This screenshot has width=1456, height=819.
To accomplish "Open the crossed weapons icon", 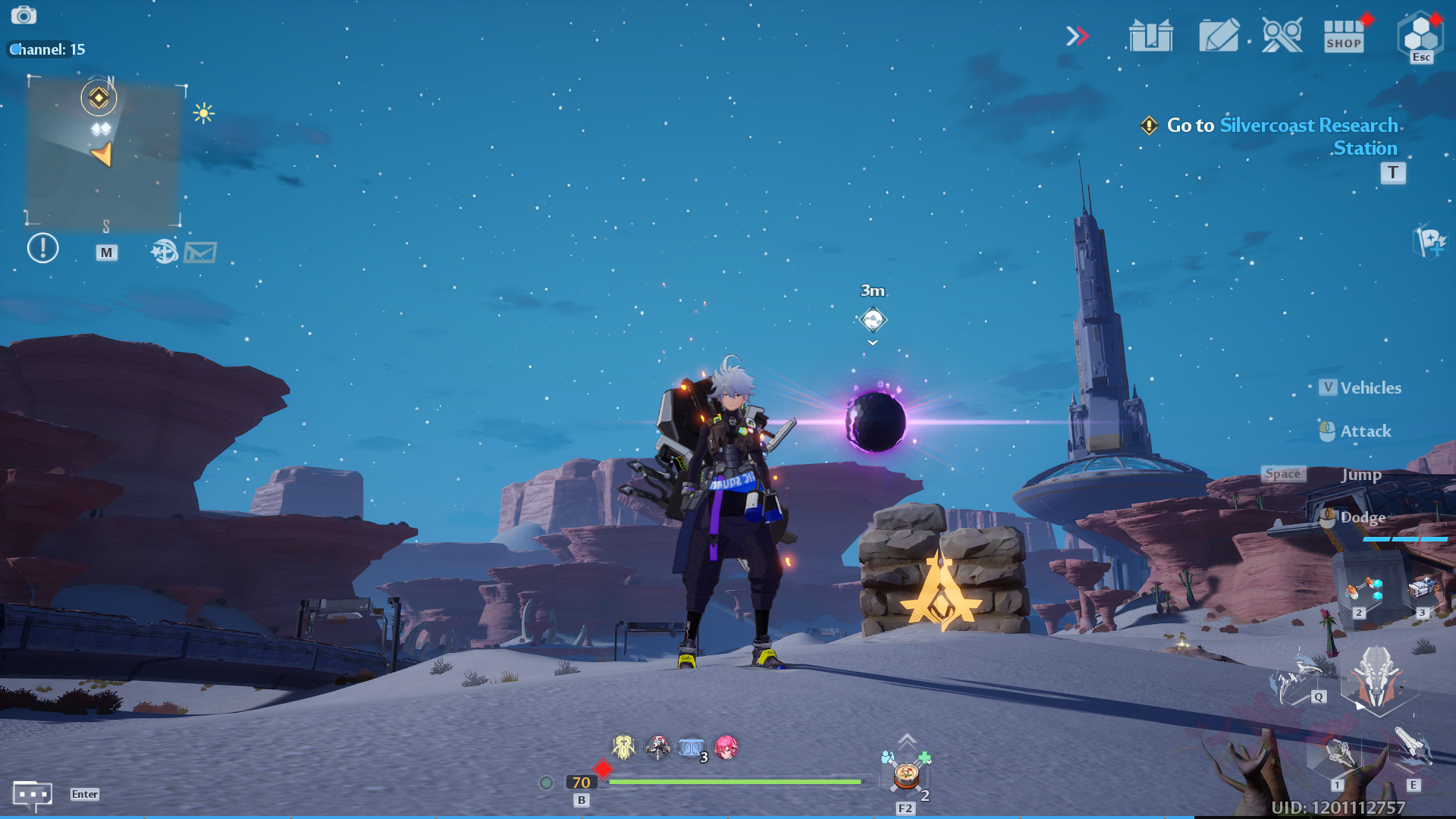I will tap(1282, 36).
